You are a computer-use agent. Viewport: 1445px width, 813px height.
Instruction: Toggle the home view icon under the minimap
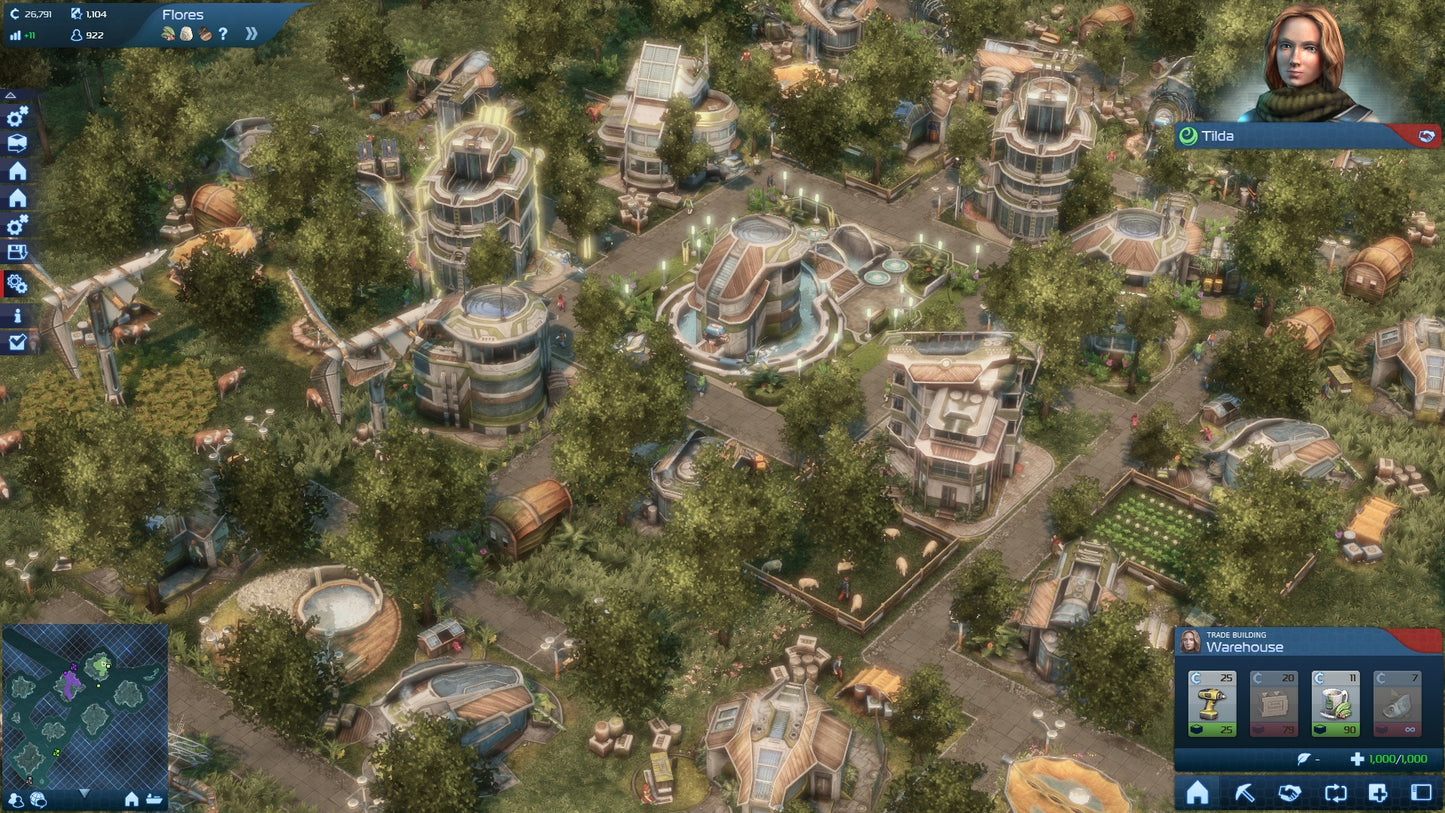pyautogui.click(x=132, y=800)
